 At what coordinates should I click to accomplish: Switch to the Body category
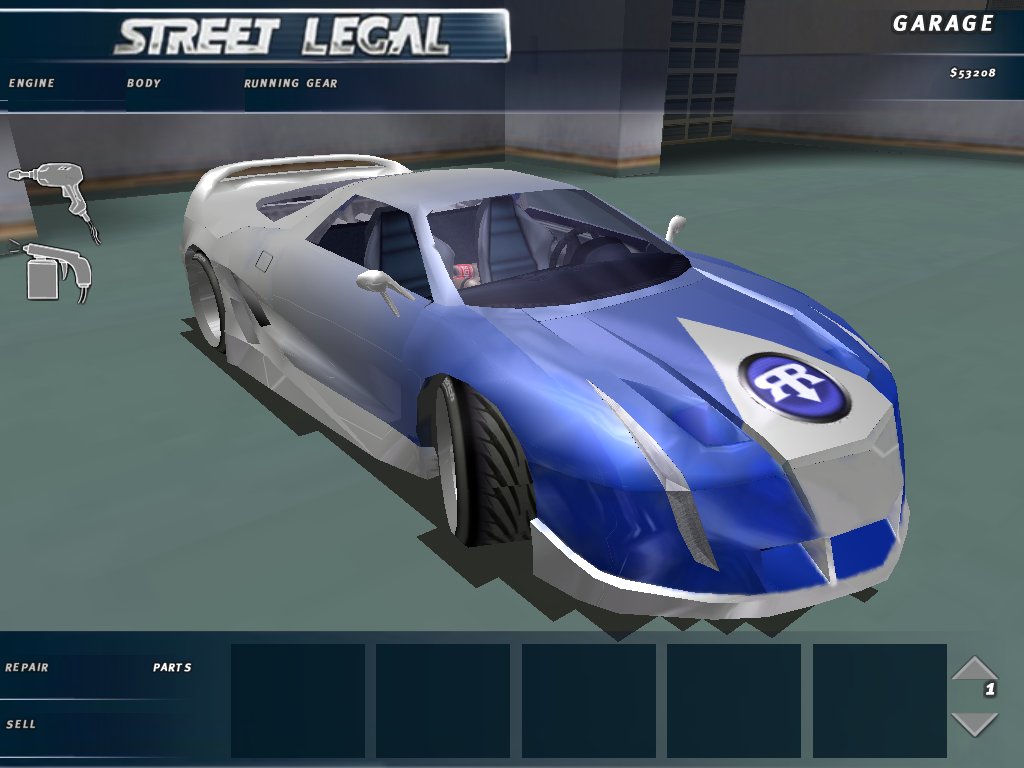click(x=144, y=83)
